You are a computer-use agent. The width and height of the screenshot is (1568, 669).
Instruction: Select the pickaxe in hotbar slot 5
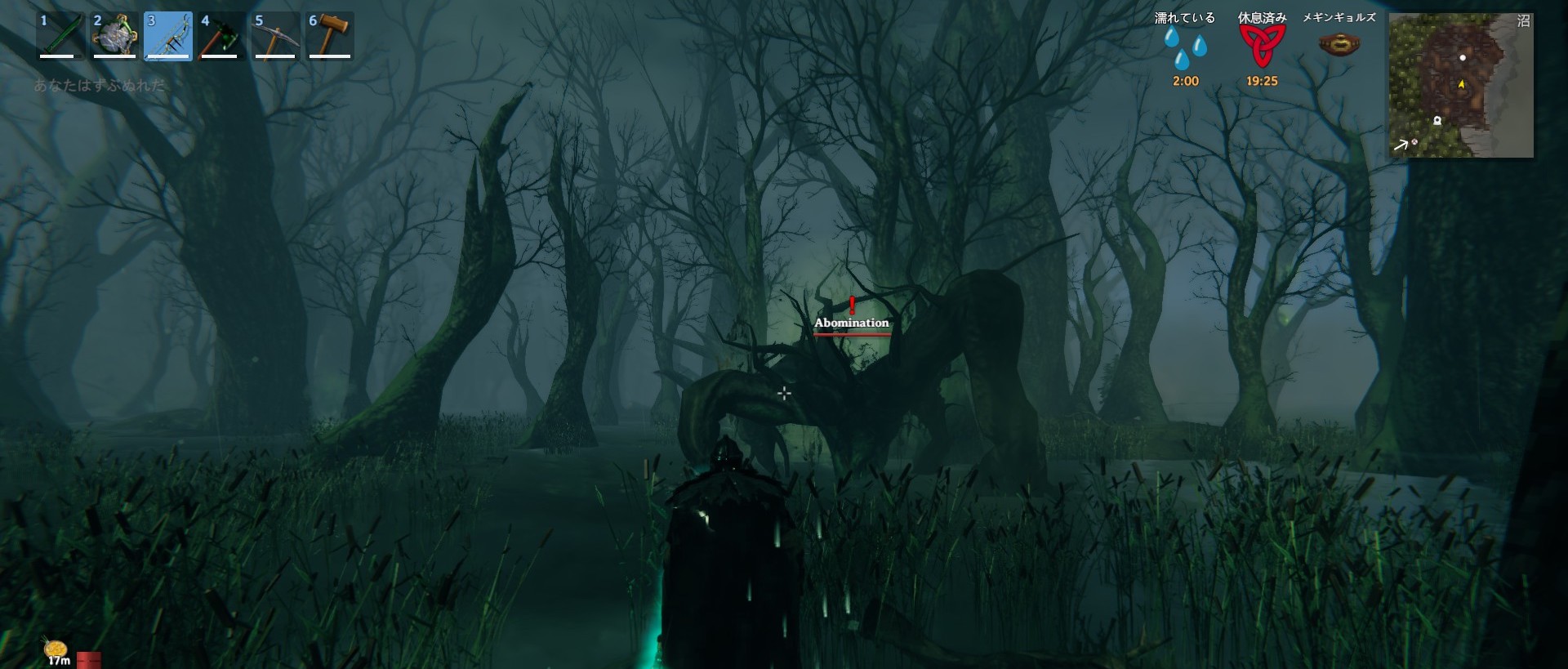275,35
